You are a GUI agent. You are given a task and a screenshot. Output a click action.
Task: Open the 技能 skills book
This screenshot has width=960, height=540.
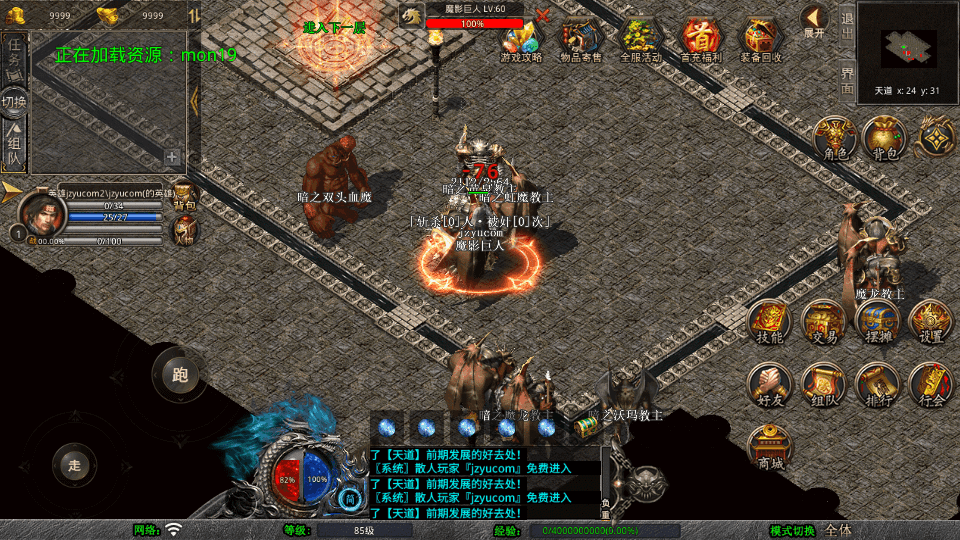(x=769, y=322)
